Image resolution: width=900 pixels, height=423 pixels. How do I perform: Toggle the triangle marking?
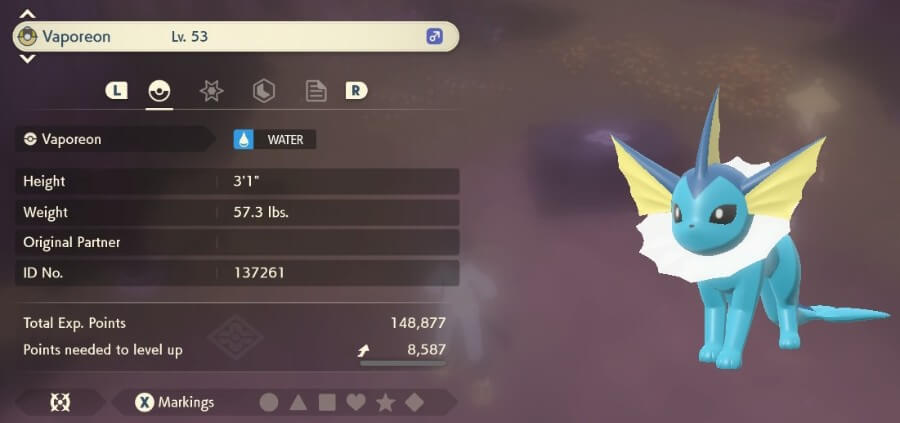click(x=298, y=403)
